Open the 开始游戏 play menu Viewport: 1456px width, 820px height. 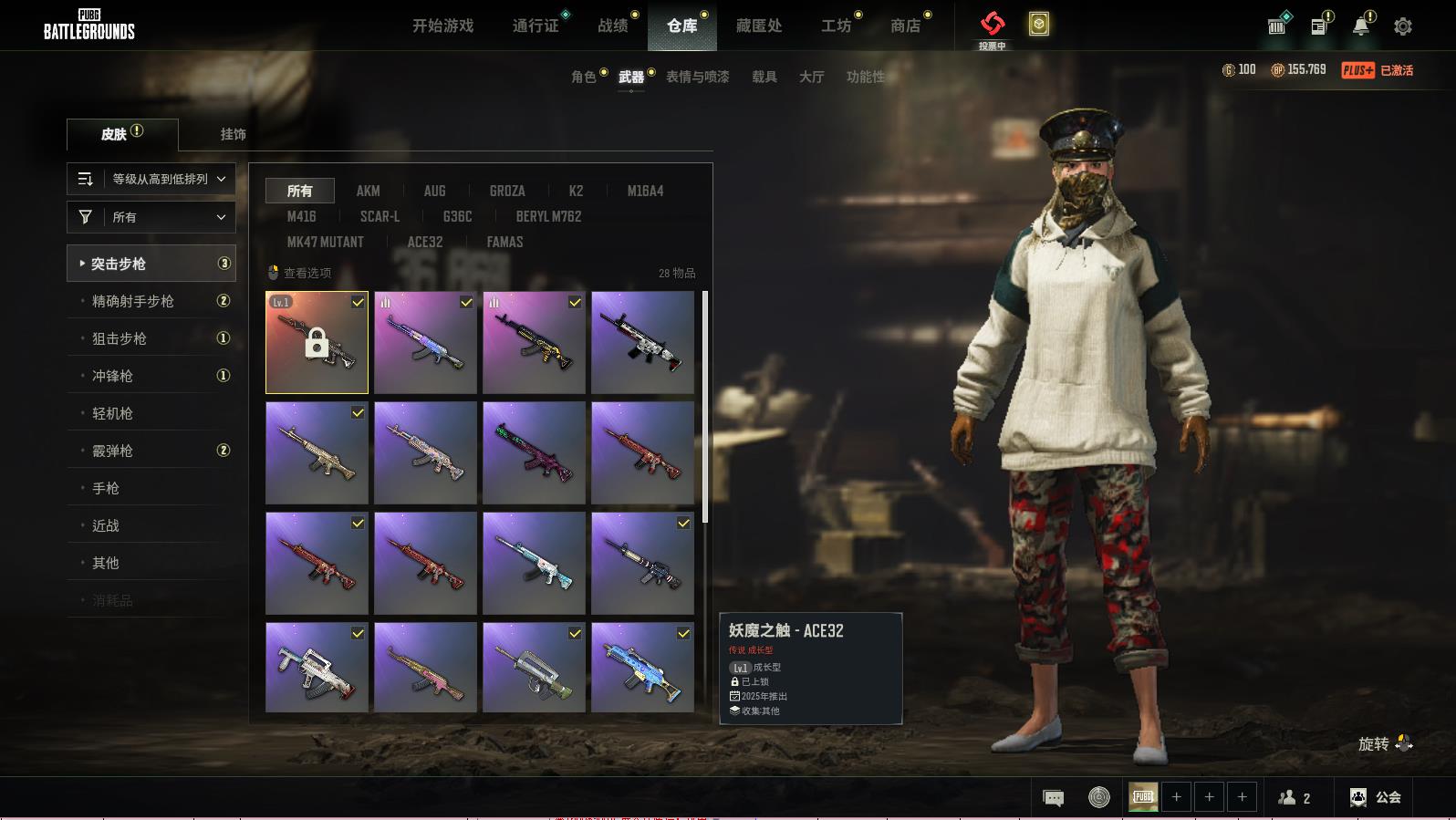[x=442, y=26]
